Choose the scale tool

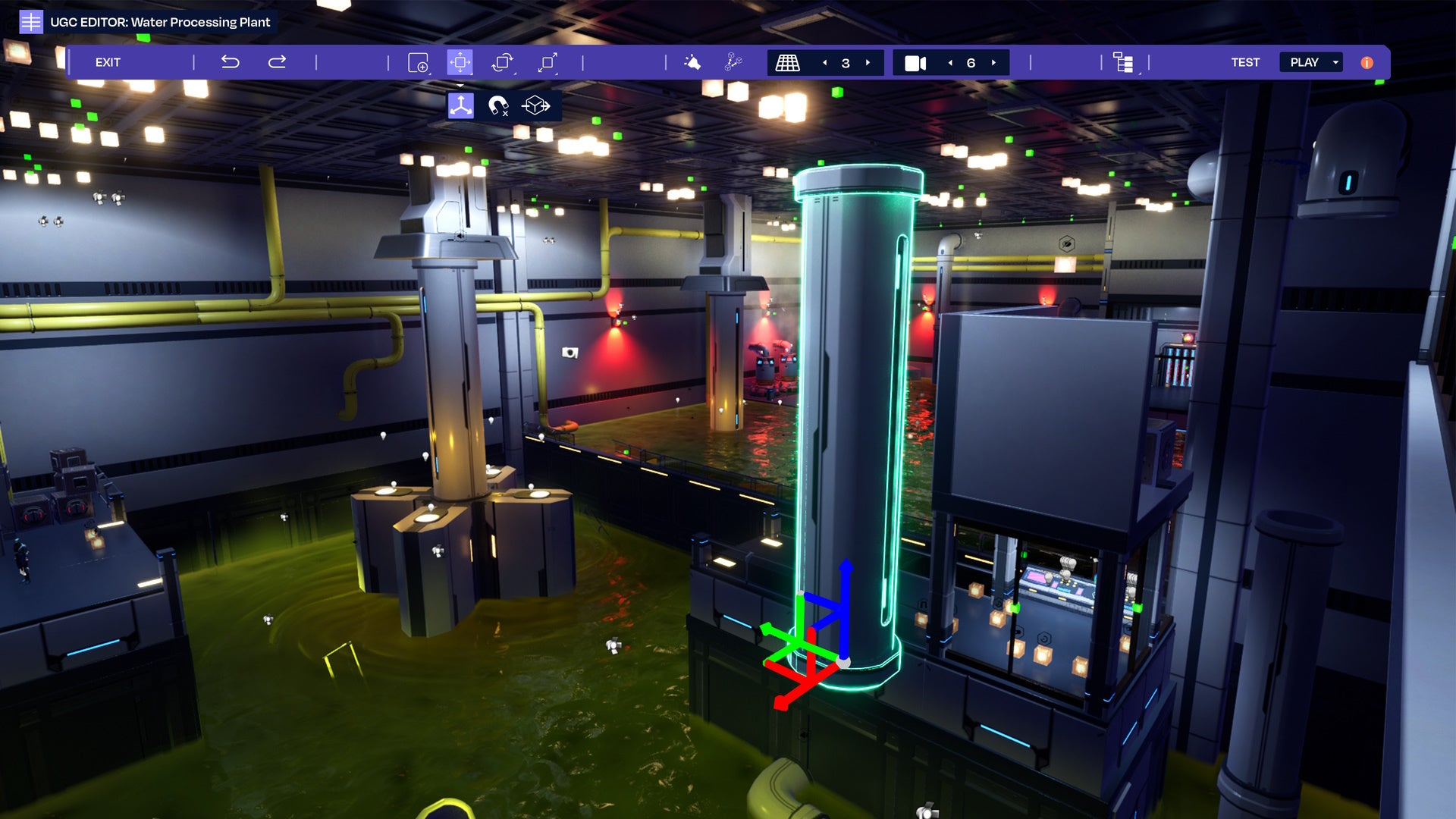pyautogui.click(x=548, y=62)
